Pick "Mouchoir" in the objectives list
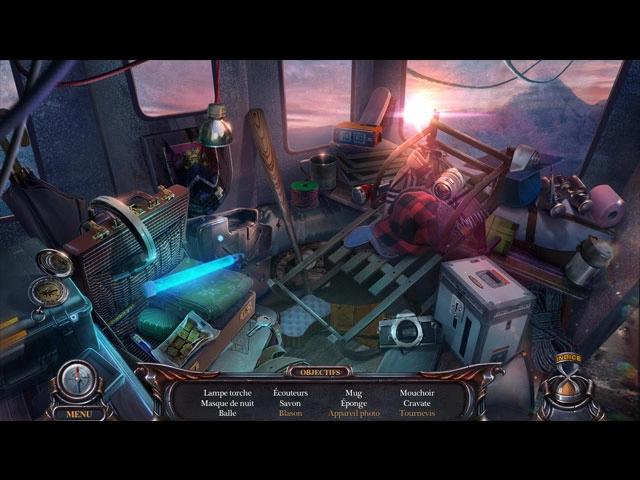640x480 pixels. (x=417, y=393)
